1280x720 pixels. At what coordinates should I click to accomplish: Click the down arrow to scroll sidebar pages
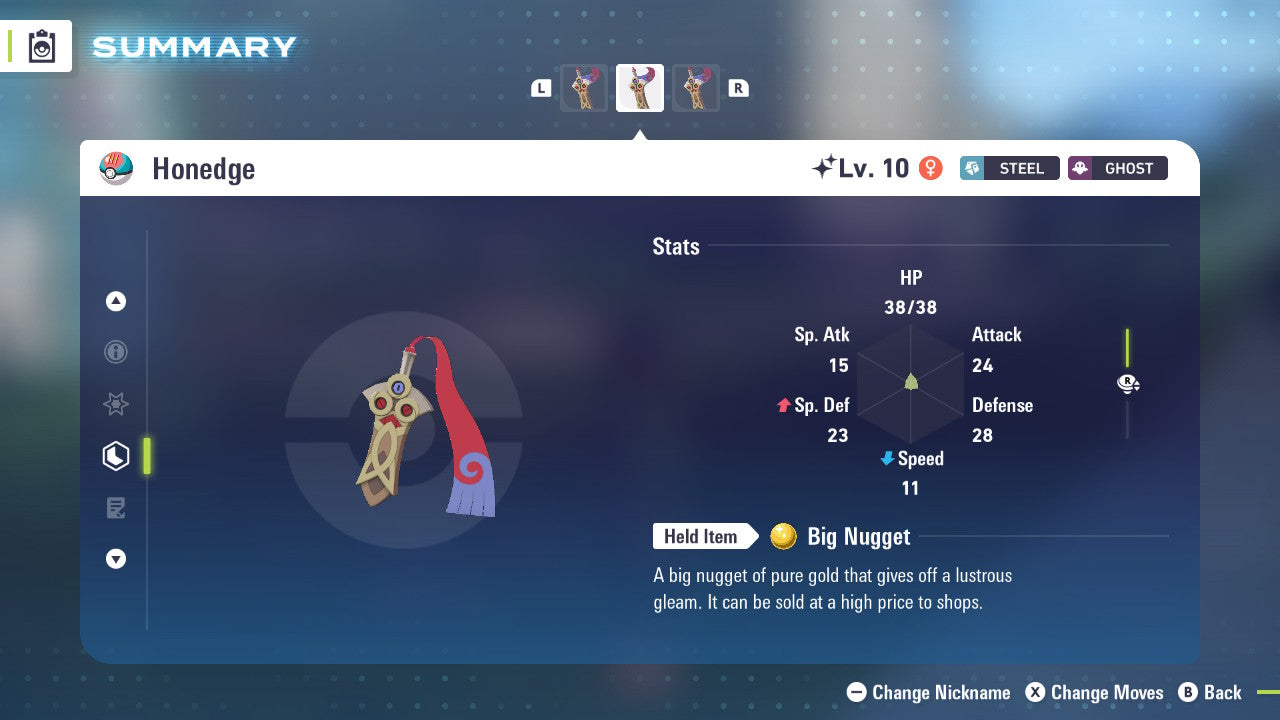(x=116, y=559)
